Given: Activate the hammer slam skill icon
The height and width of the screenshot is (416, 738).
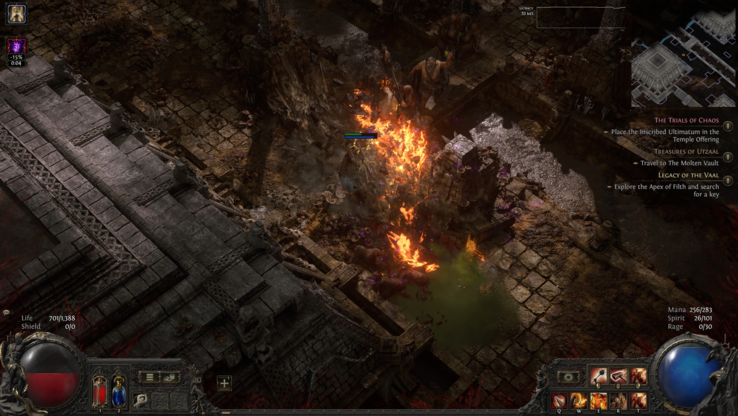Looking at the screenshot, I should click(x=619, y=376).
